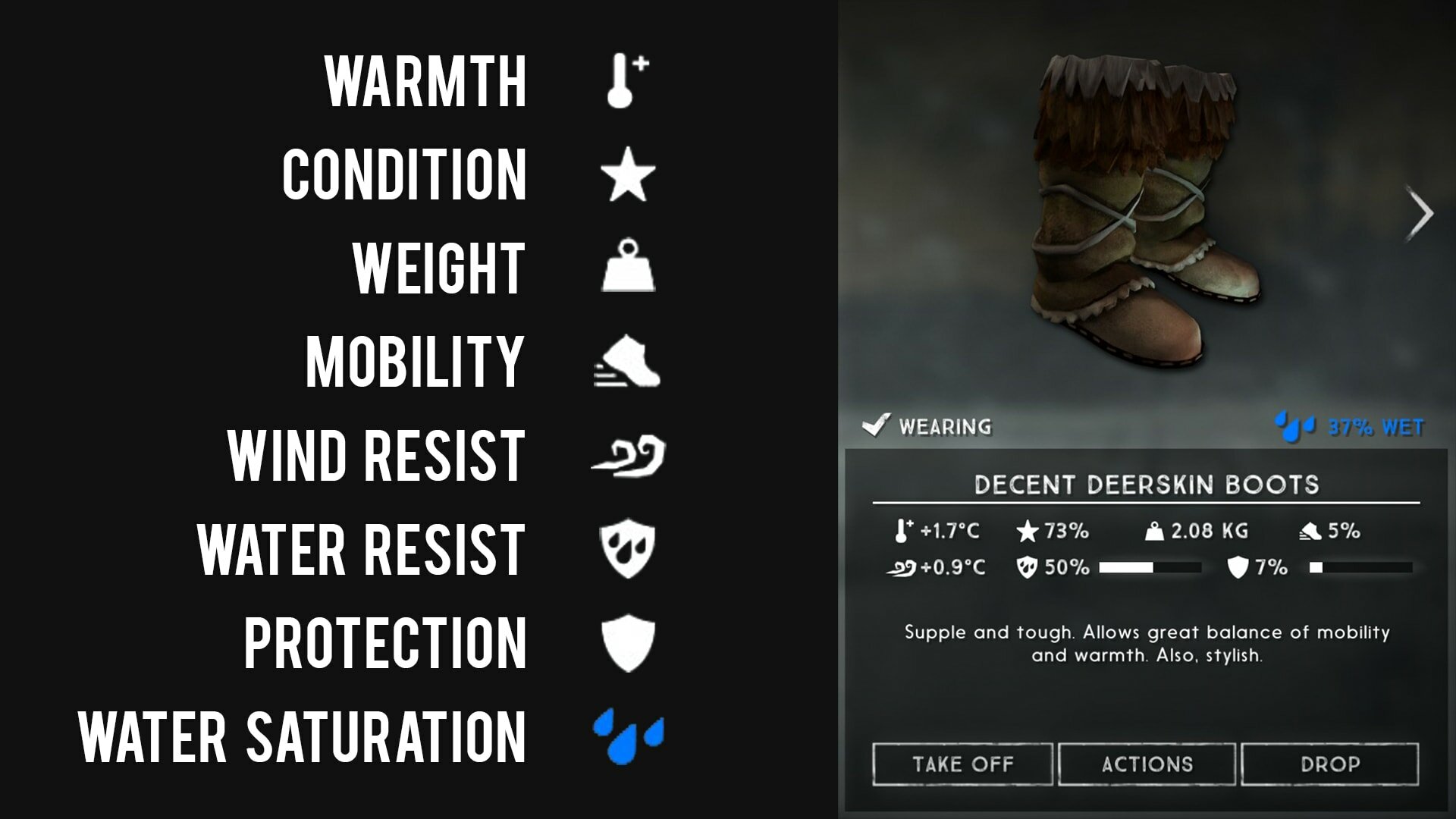
Task: Toggle the WEARING checkmark
Action: pyautogui.click(x=876, y=425)
